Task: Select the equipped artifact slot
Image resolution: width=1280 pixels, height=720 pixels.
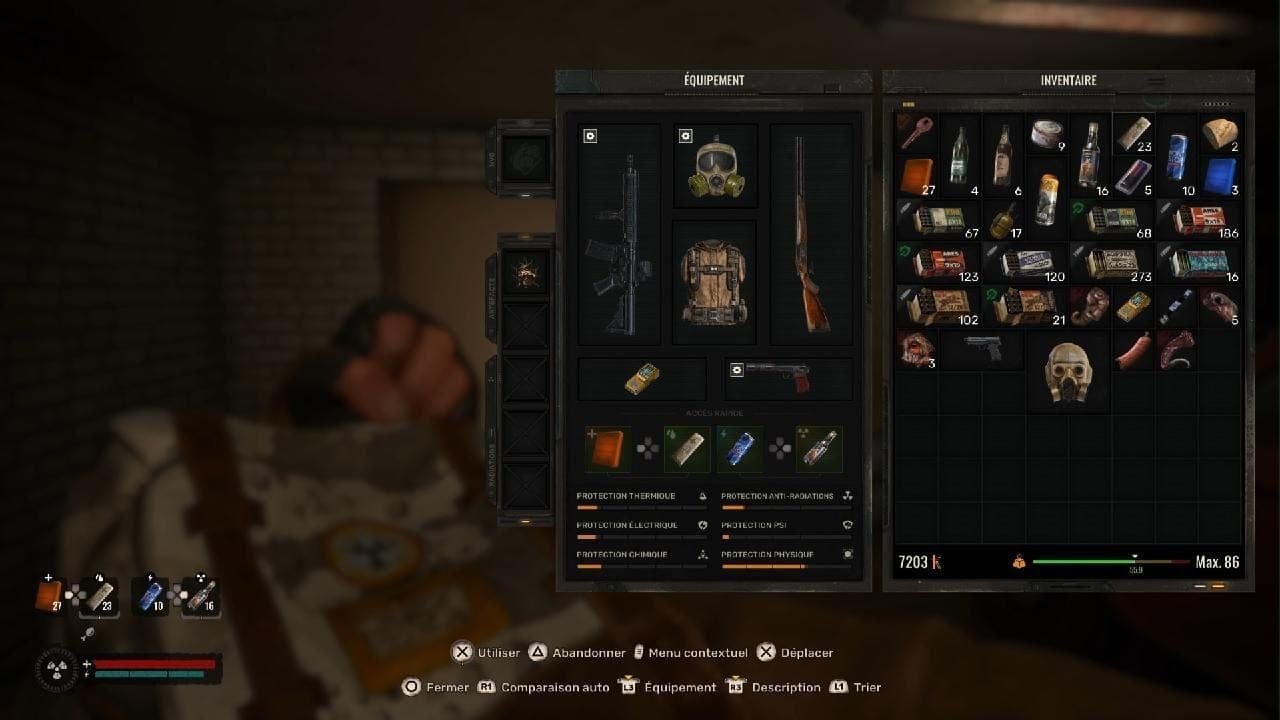Action: coord(526,272)
